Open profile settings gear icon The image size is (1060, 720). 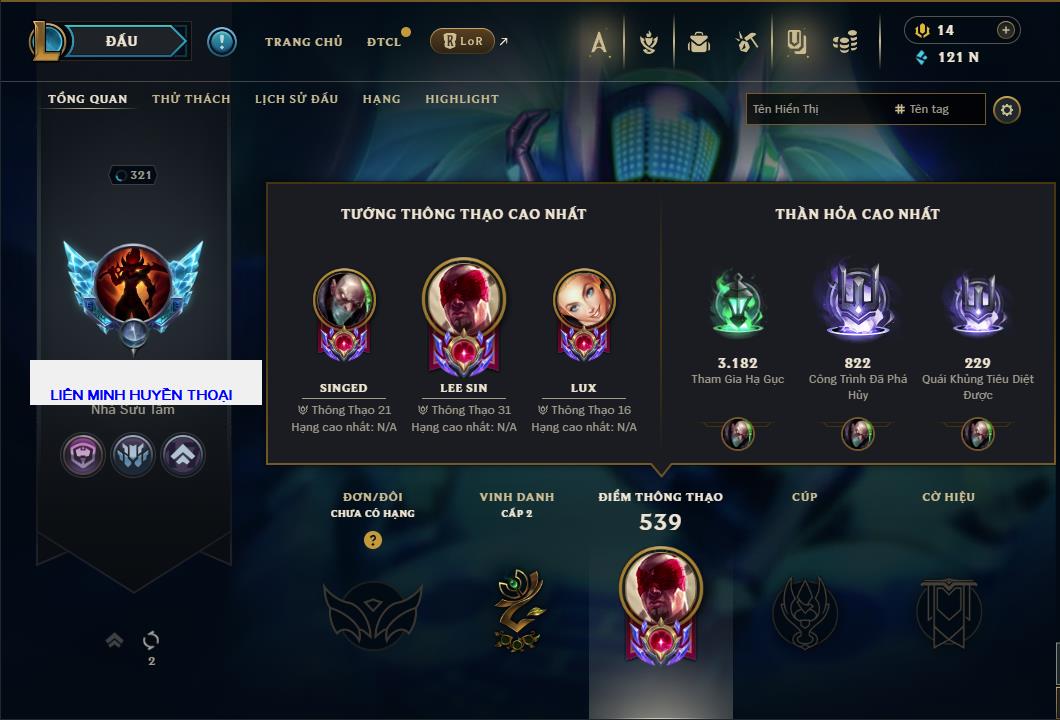pos(1006,109)
